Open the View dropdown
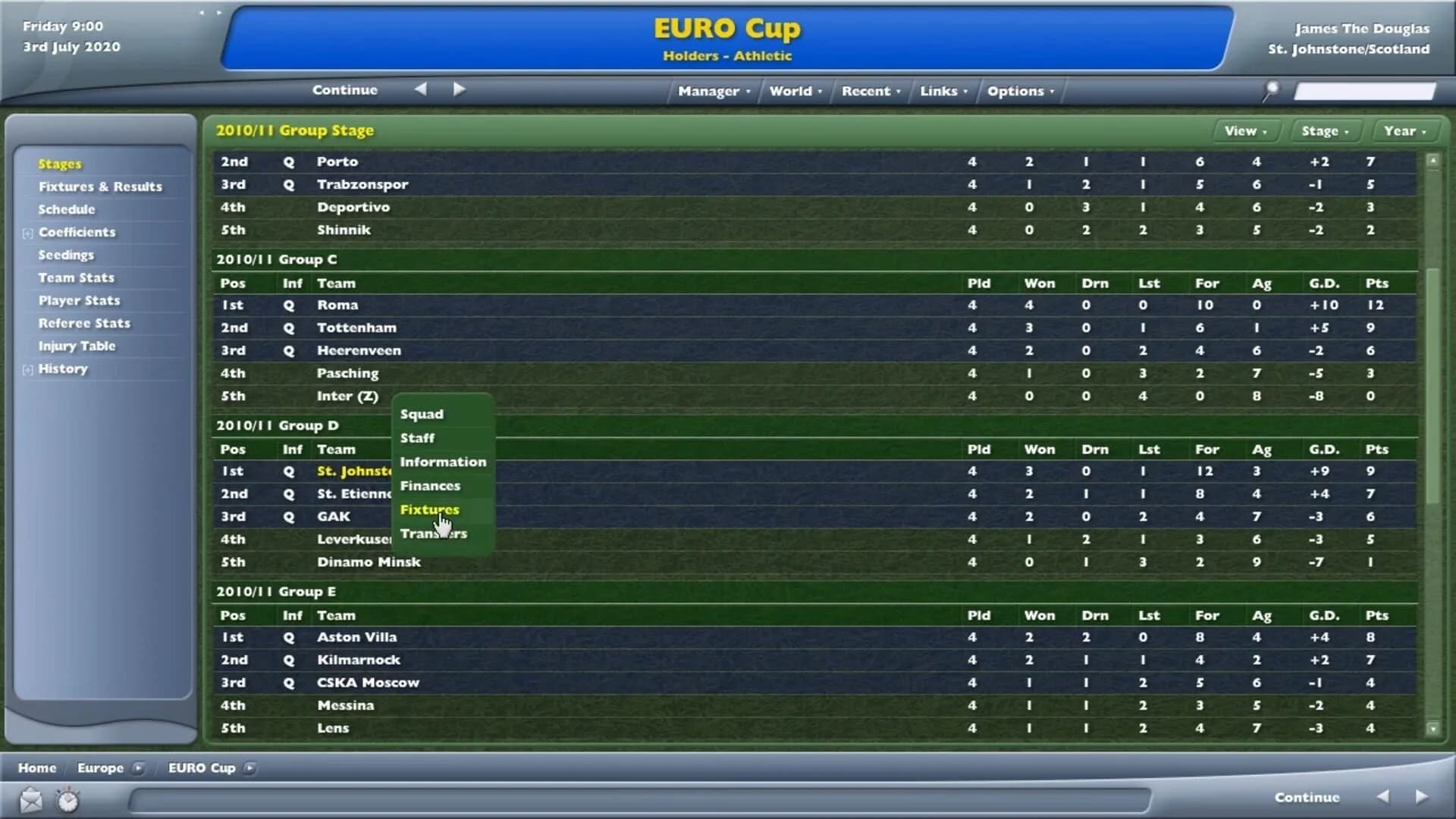Image resolution: width=1456 pixels, height=819 pixels. click(x=1245, y=130)
